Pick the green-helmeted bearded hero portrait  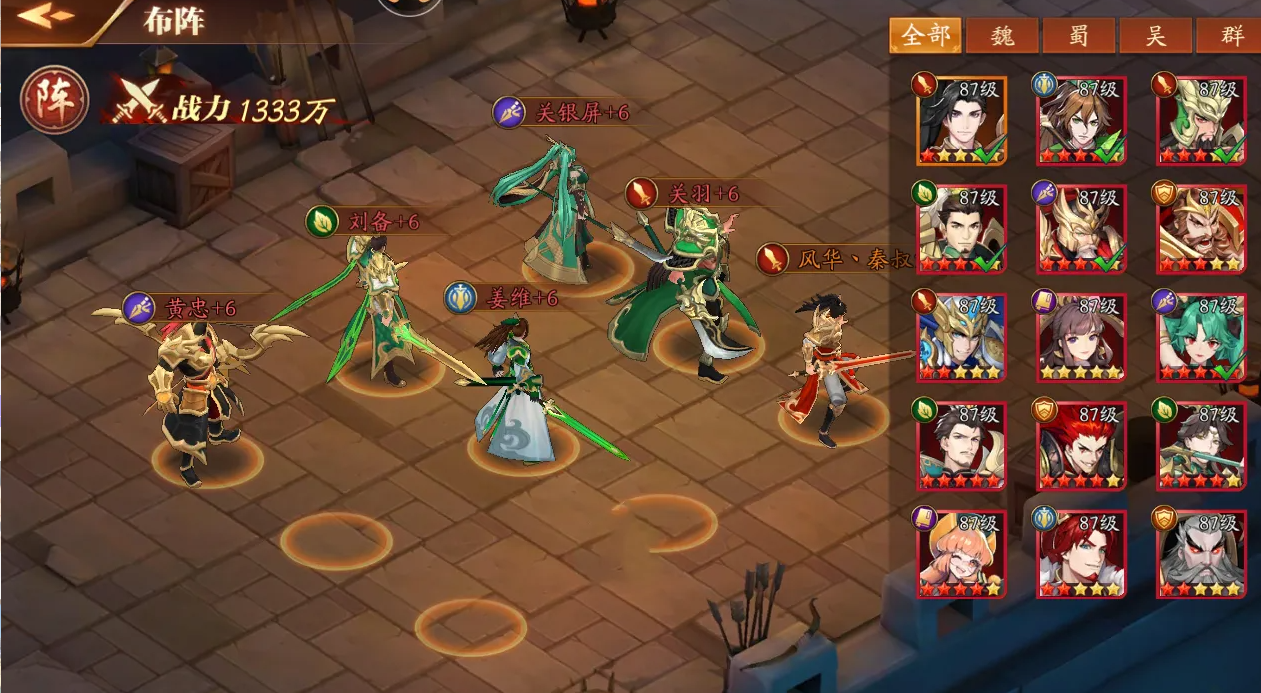1201,120
